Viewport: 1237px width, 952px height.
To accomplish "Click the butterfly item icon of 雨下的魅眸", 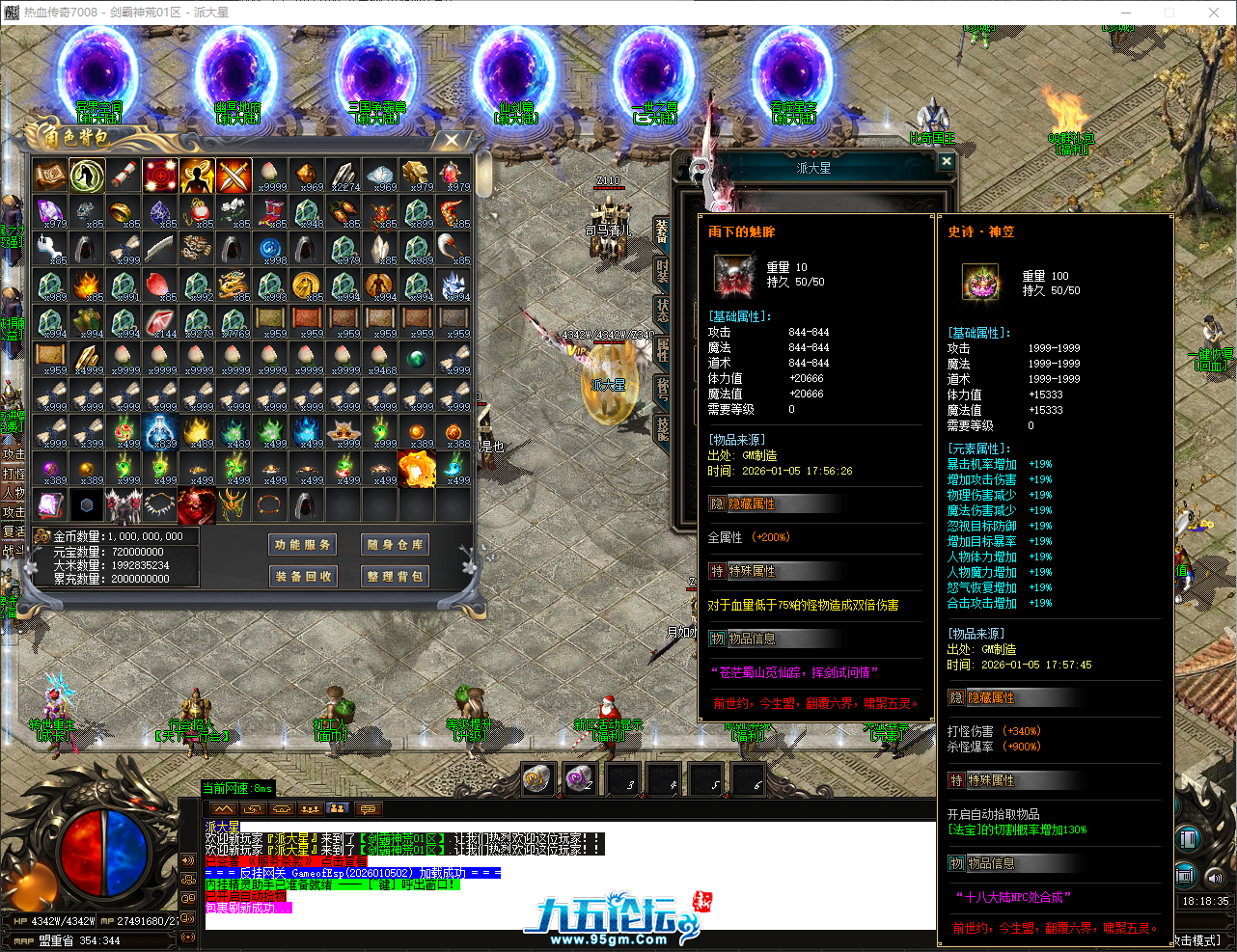I will click(734, 272).
